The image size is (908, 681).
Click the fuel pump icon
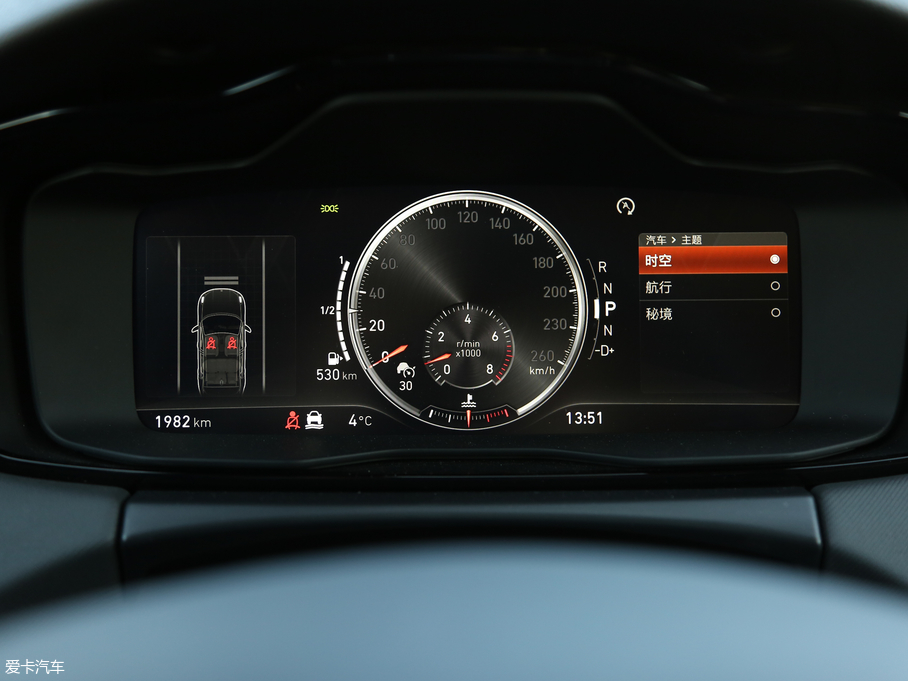(331, 357)
